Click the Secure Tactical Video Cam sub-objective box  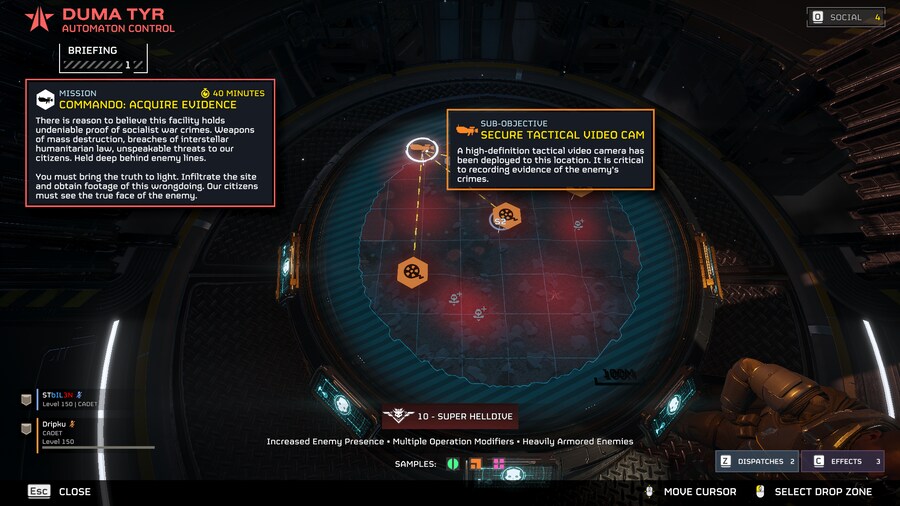click(550, 150)
